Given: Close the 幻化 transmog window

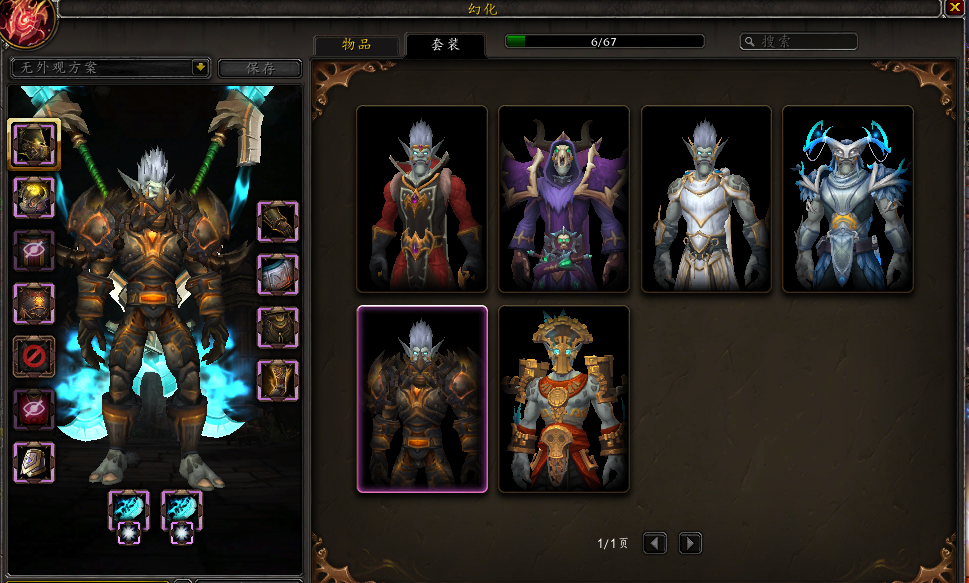Looking at the screenshot, I should (954, 8).
